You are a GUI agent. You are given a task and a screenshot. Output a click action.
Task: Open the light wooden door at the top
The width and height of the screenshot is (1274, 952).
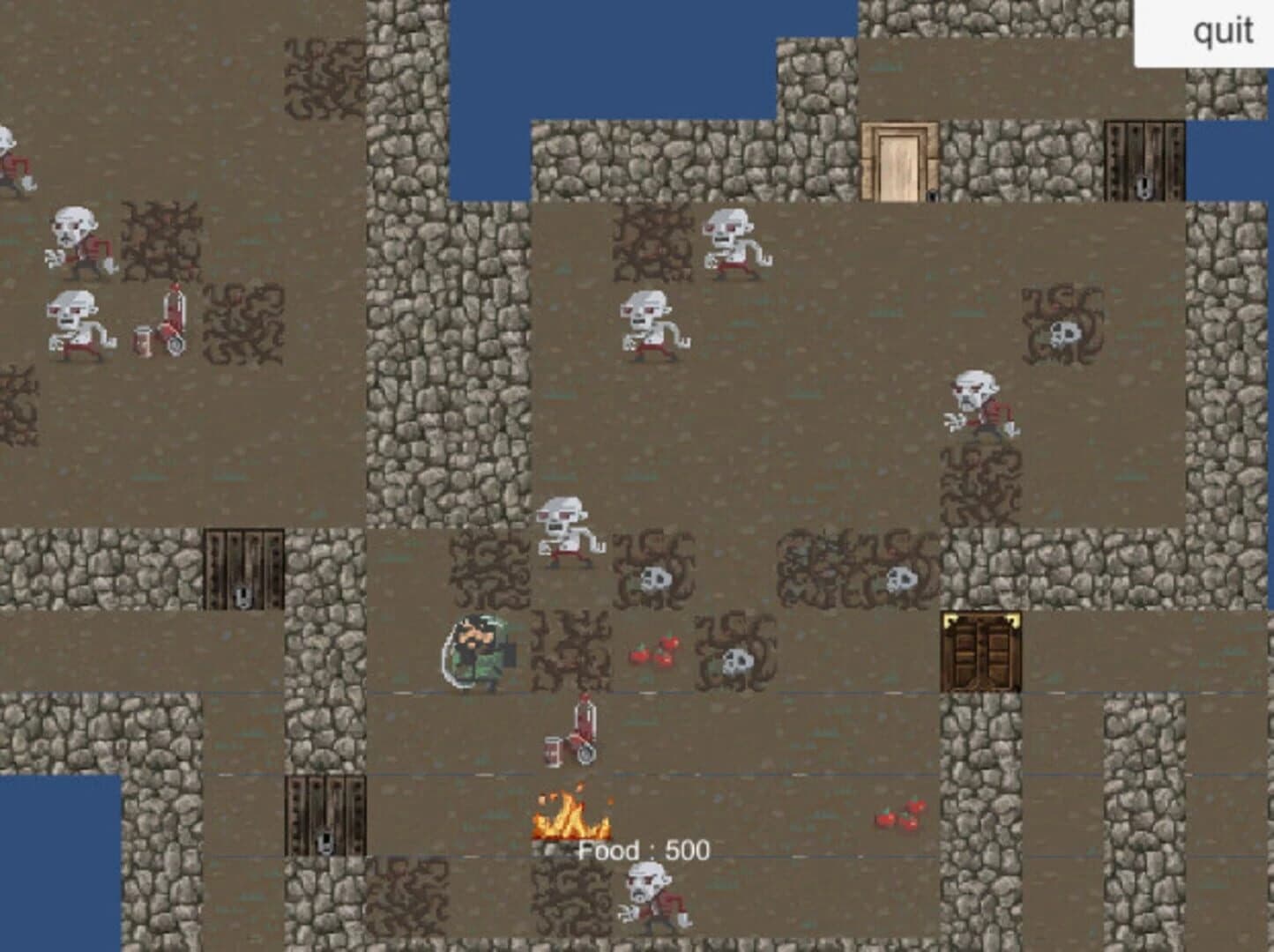click(898, 161)
